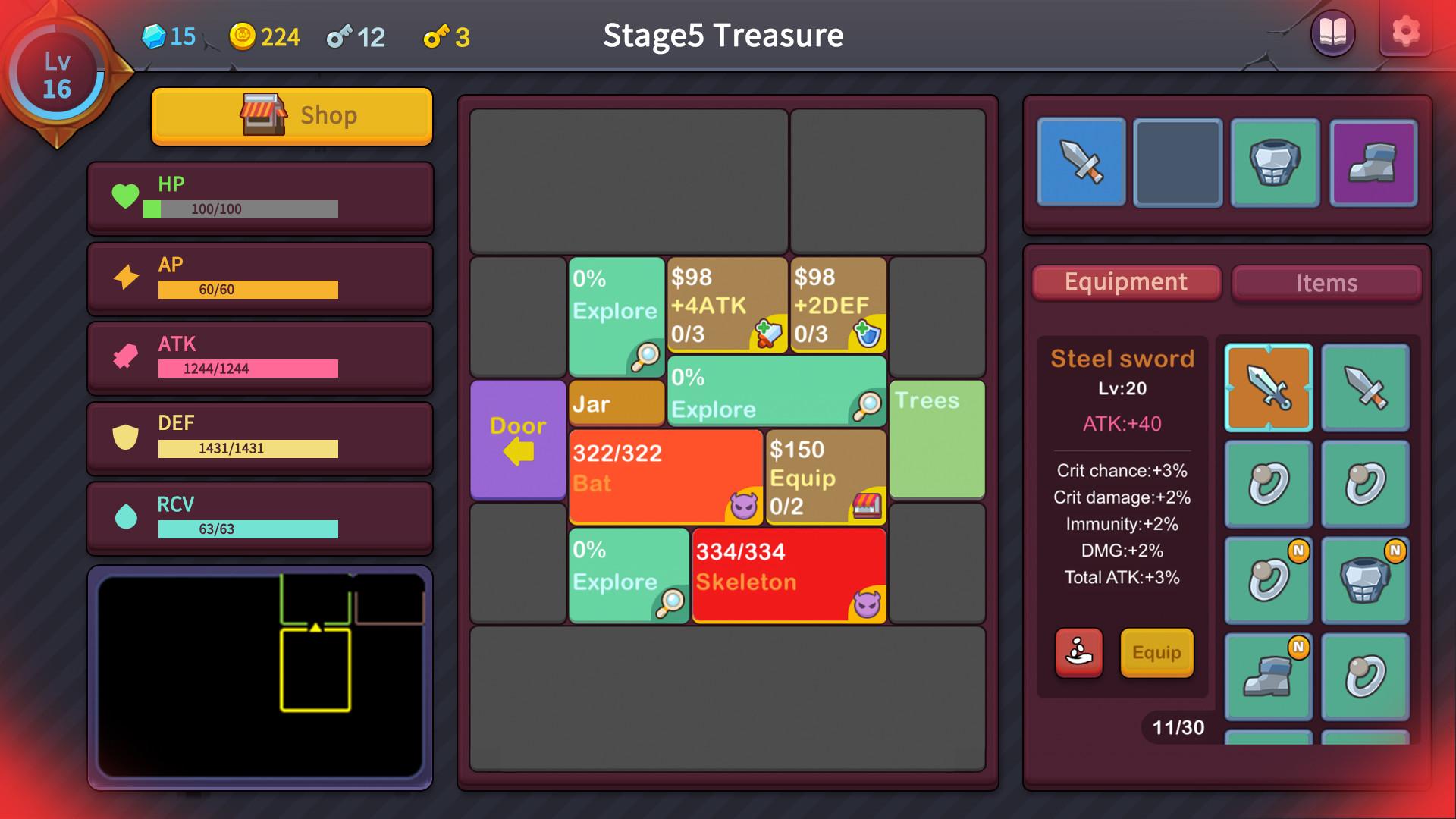The width and height of the screenshot is (1456, 819).
Task: Select the highlighted Steel sword in inventory
Action: [1267, 388]
